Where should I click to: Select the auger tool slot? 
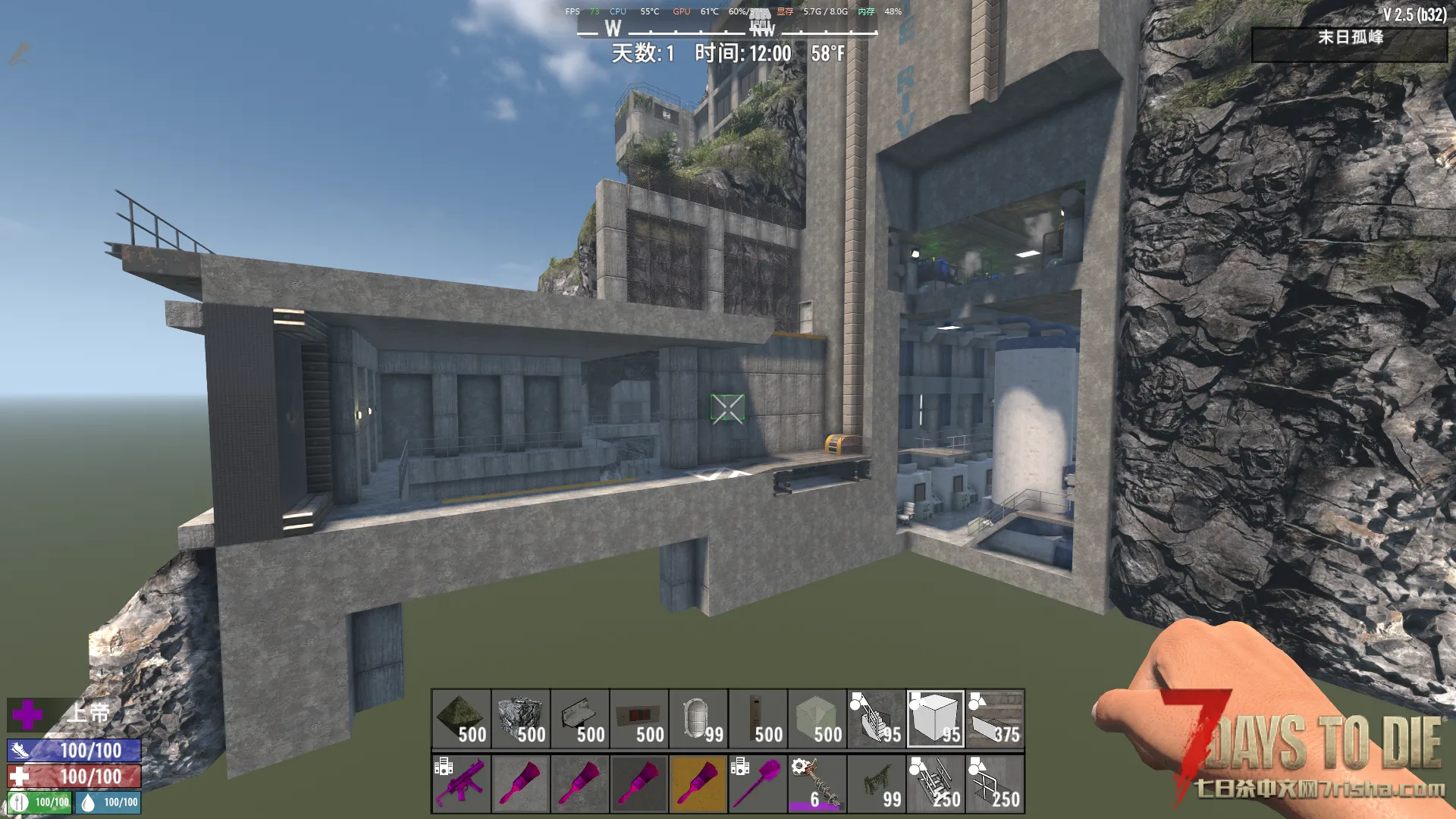pyautogui.click(x=817, y=783)
